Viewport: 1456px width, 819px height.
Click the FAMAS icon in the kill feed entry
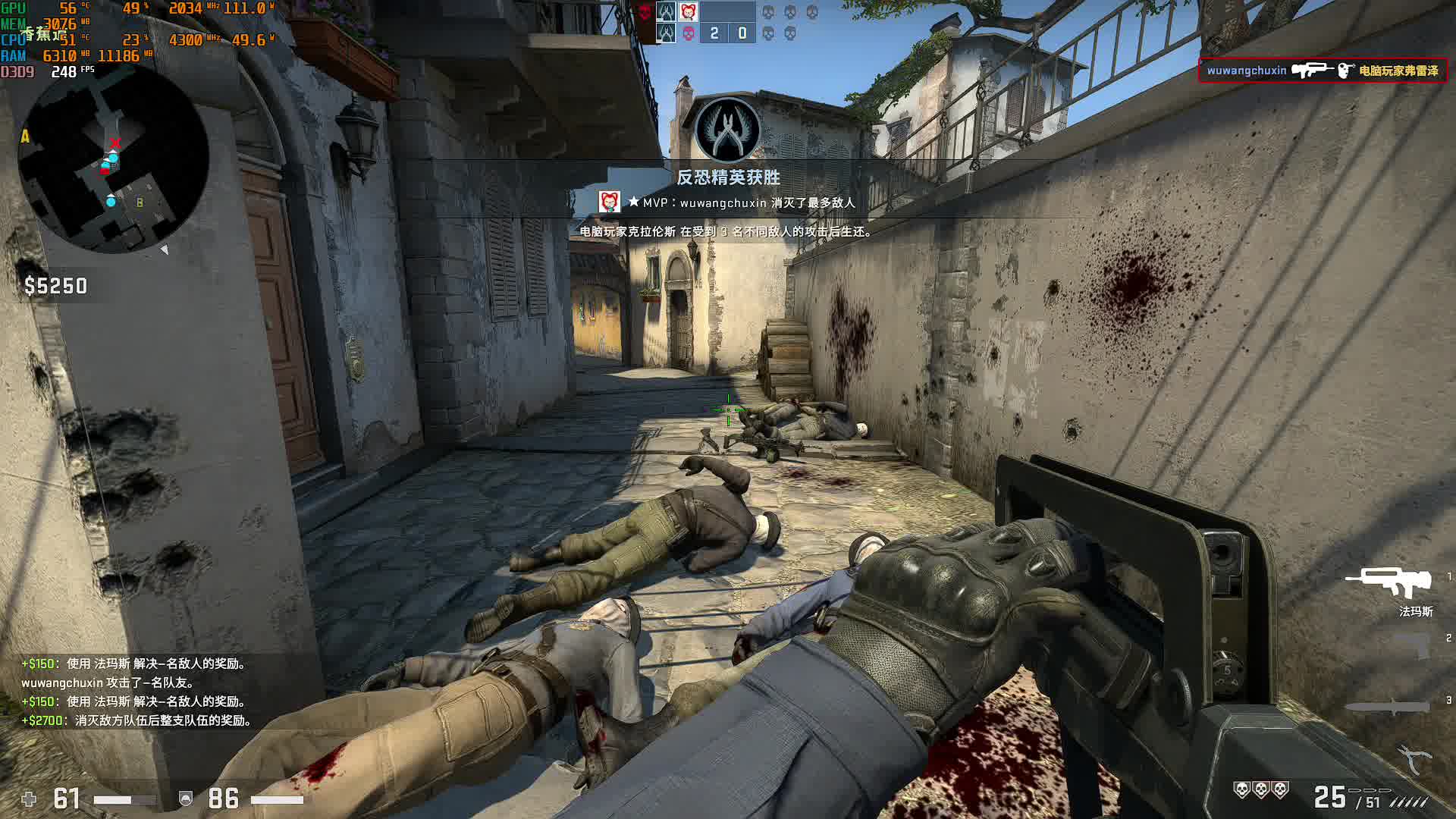(1312, 71)
